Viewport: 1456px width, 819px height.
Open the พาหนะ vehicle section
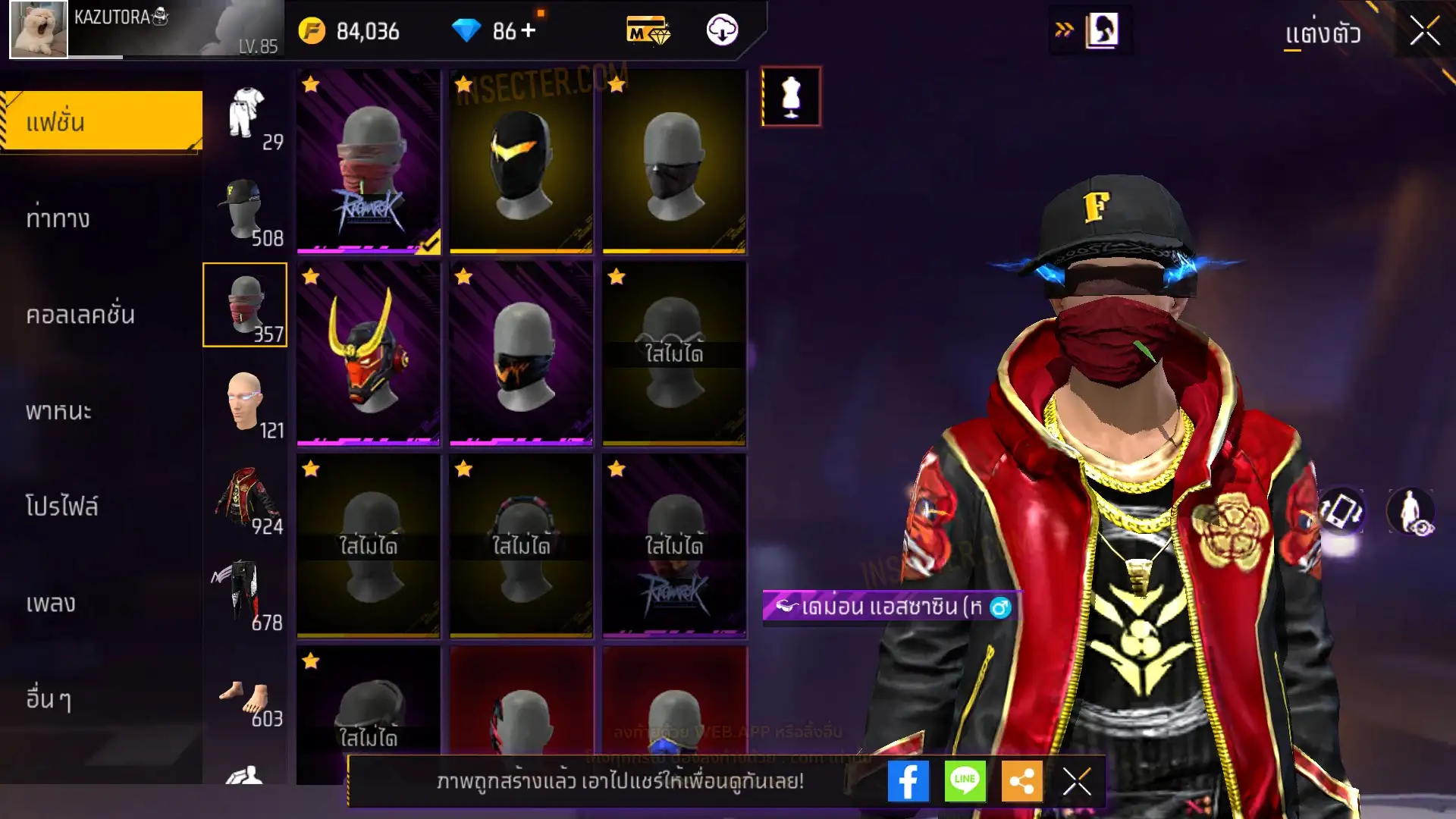58,411
